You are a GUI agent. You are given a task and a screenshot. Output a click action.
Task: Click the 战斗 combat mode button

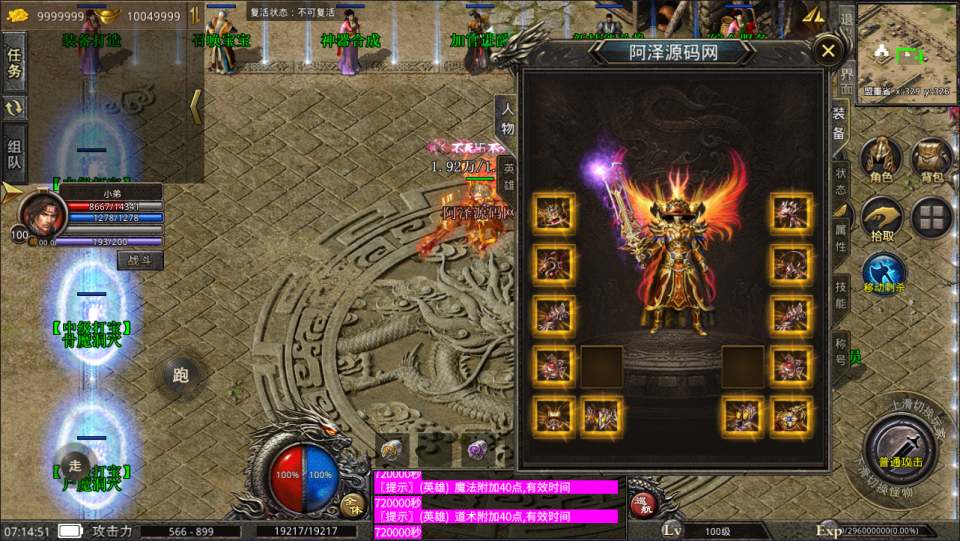(139, 259)
